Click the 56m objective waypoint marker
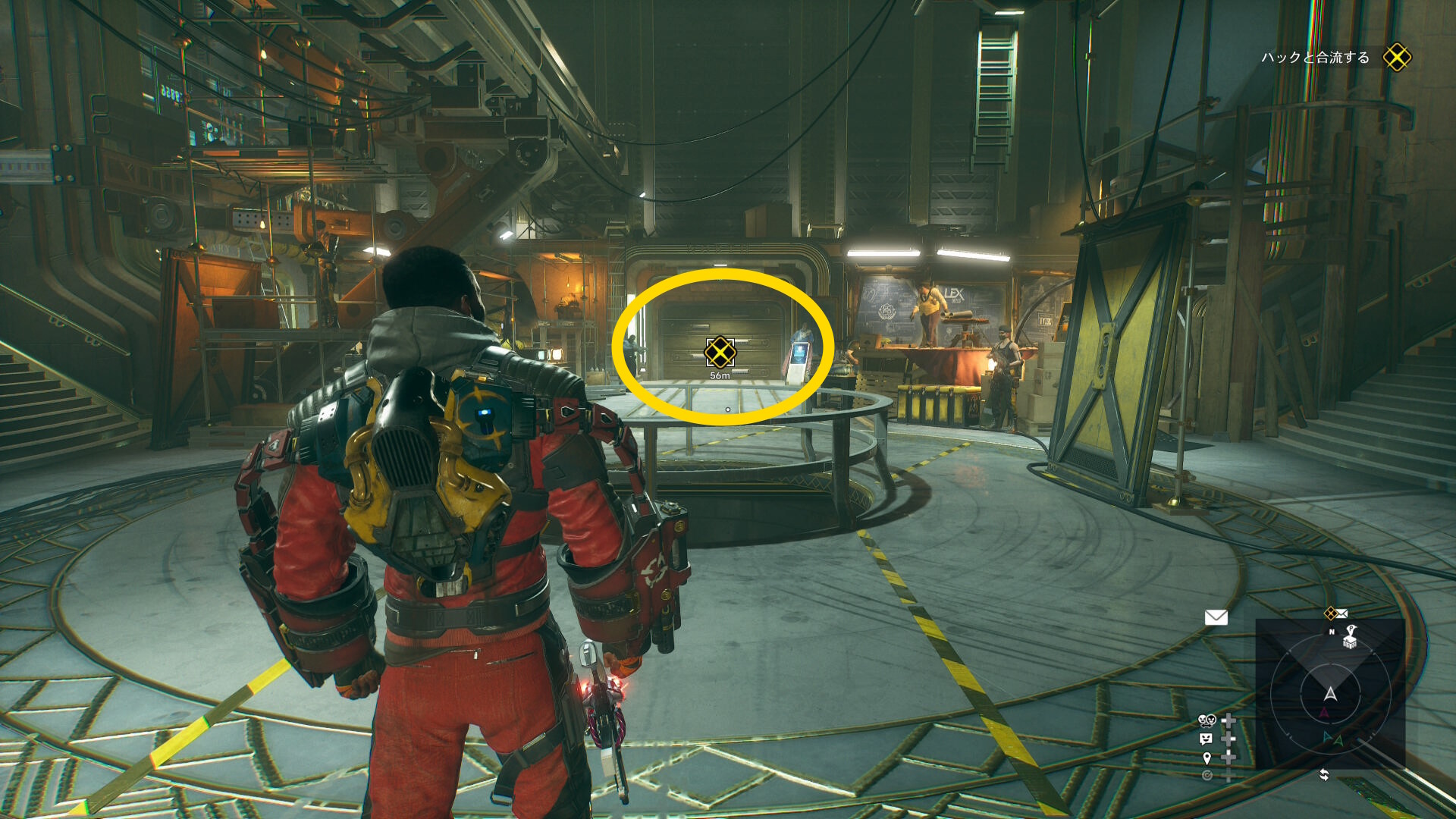The image size is (1456, 819). 720,352
